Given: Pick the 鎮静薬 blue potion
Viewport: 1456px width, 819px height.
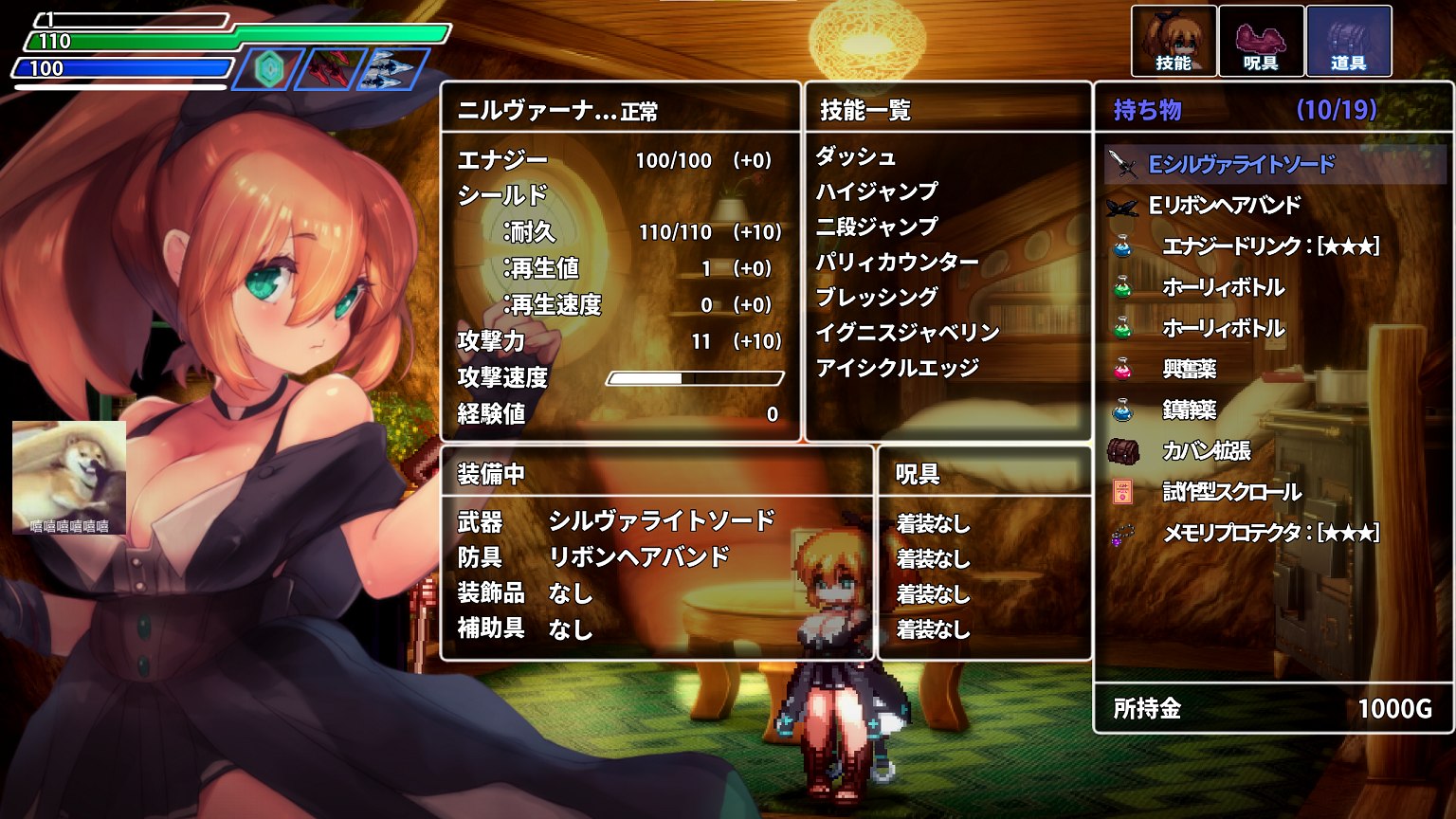Looking at the screenshot, I should [x=1190, y=409].
